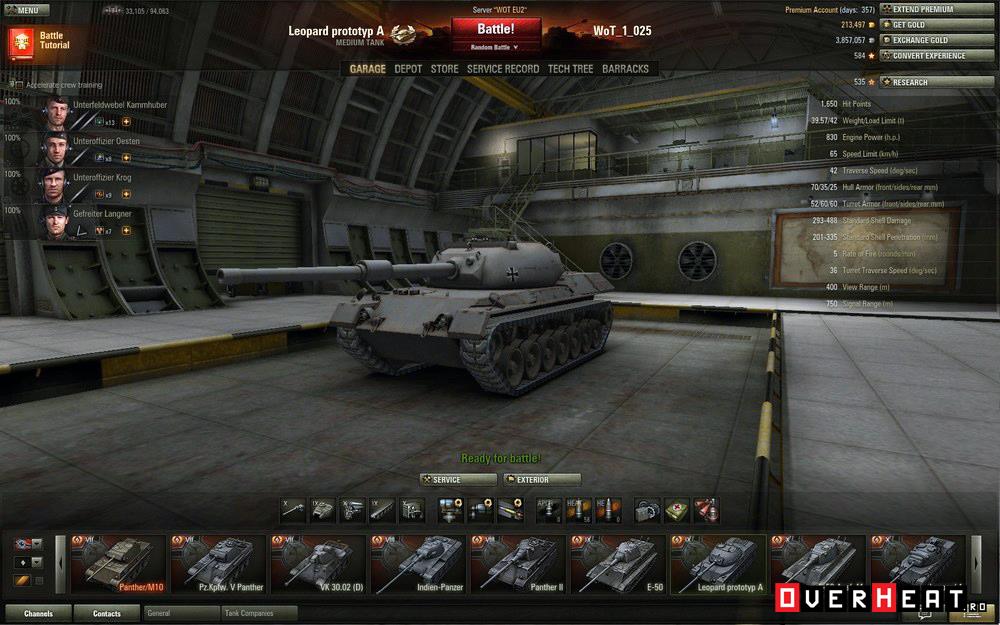
Task: View the Service Record tab
Action: point(503,69)
